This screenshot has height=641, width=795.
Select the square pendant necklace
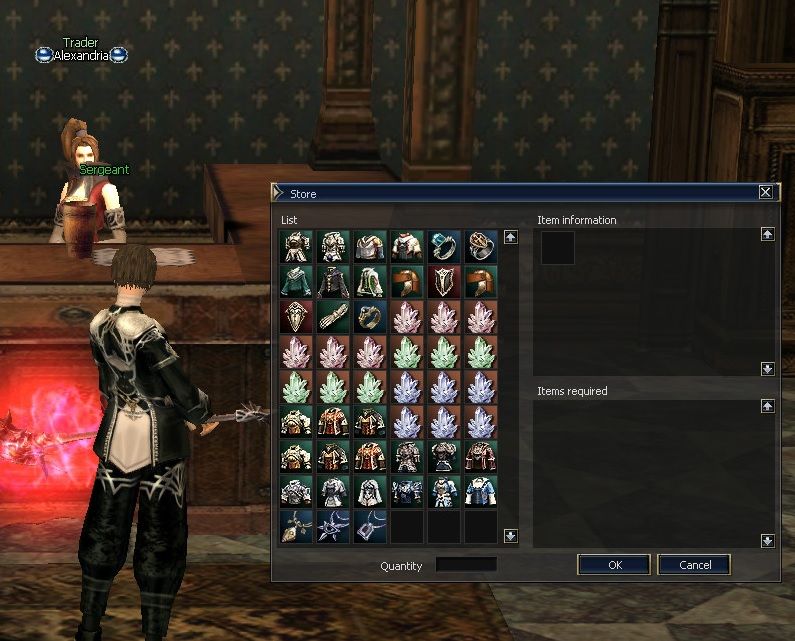pyautogui.click(x=370, y=527)
